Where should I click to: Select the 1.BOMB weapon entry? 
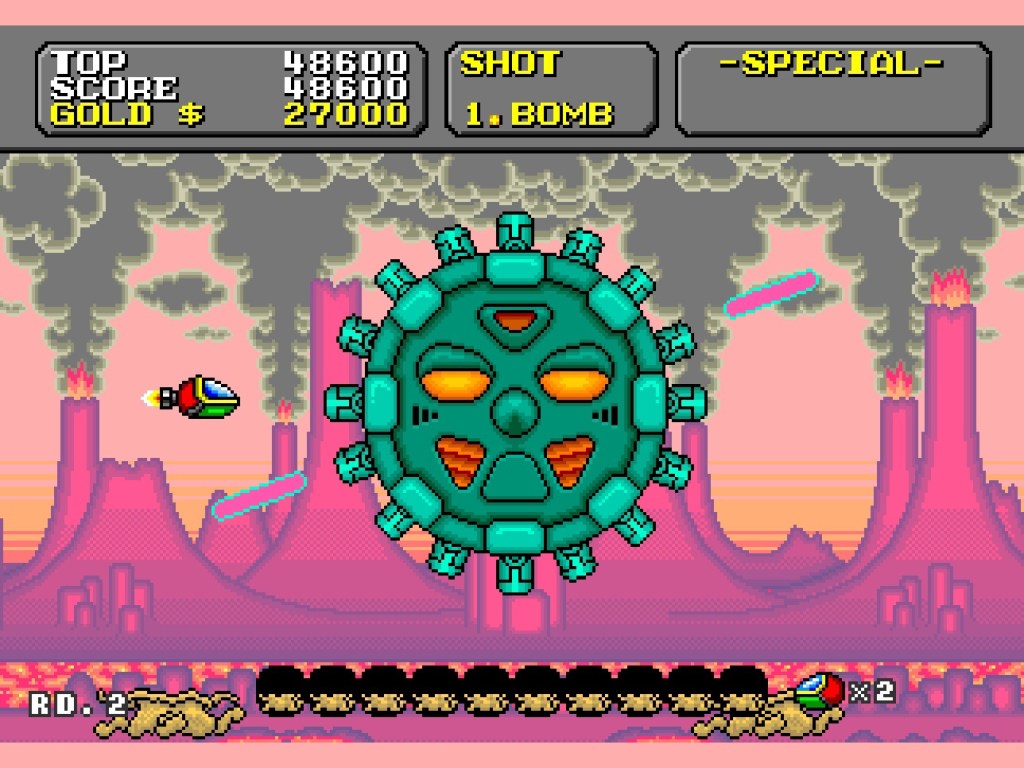pos(538,113)
